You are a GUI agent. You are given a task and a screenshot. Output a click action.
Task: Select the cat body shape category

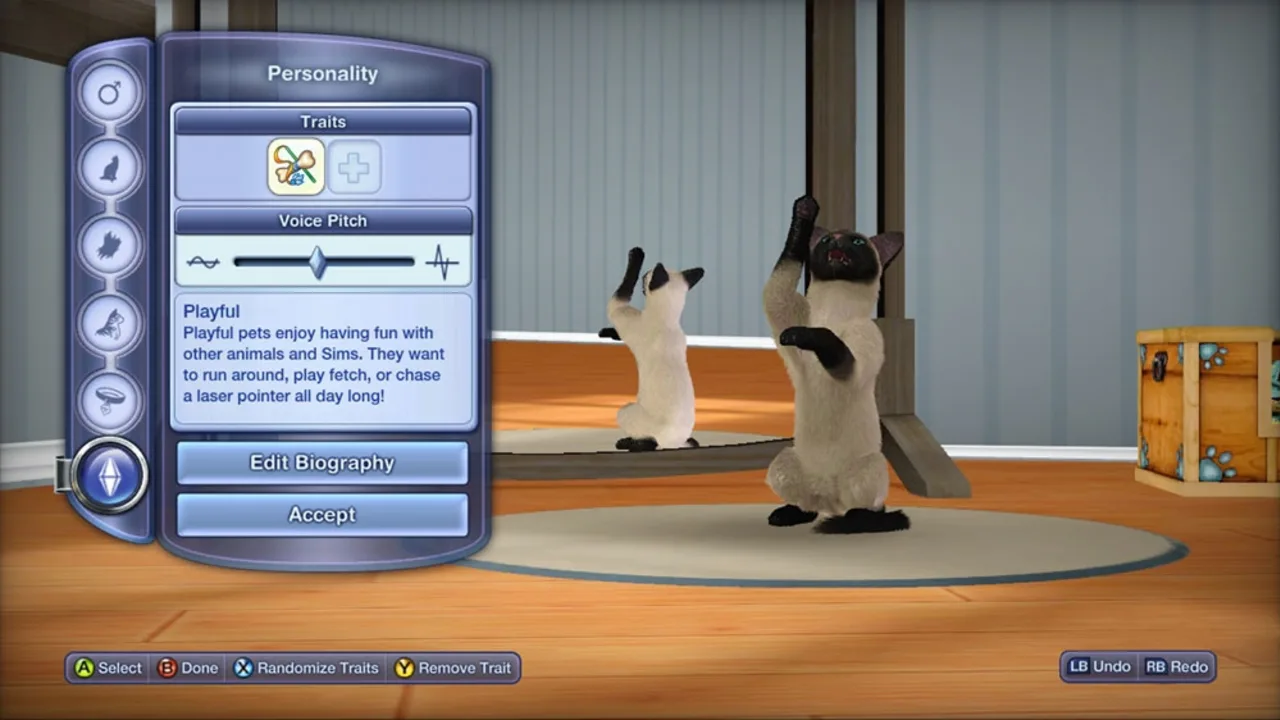coord(110,167)
